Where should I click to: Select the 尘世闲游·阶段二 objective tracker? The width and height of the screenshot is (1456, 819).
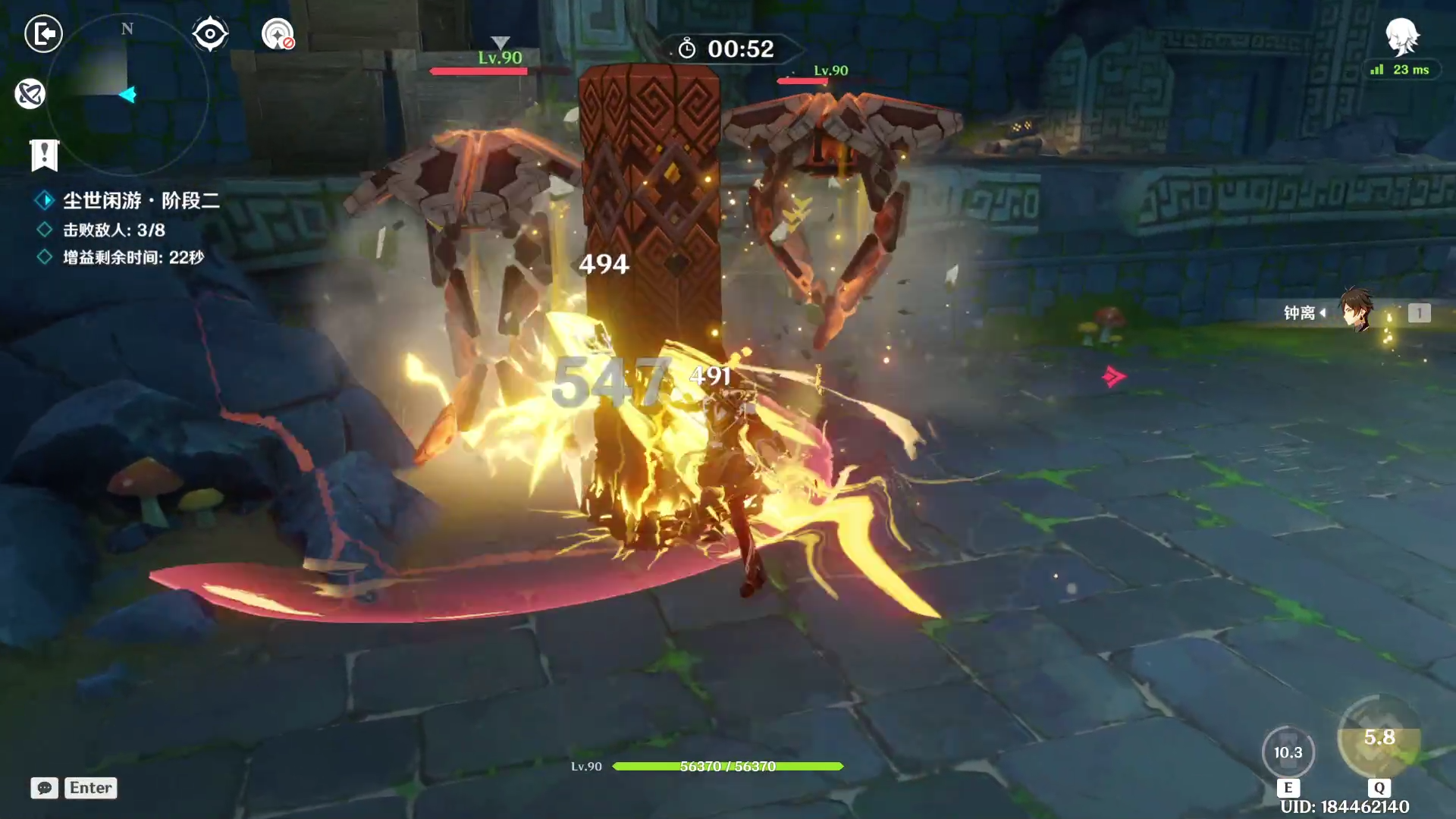[141, 200]
